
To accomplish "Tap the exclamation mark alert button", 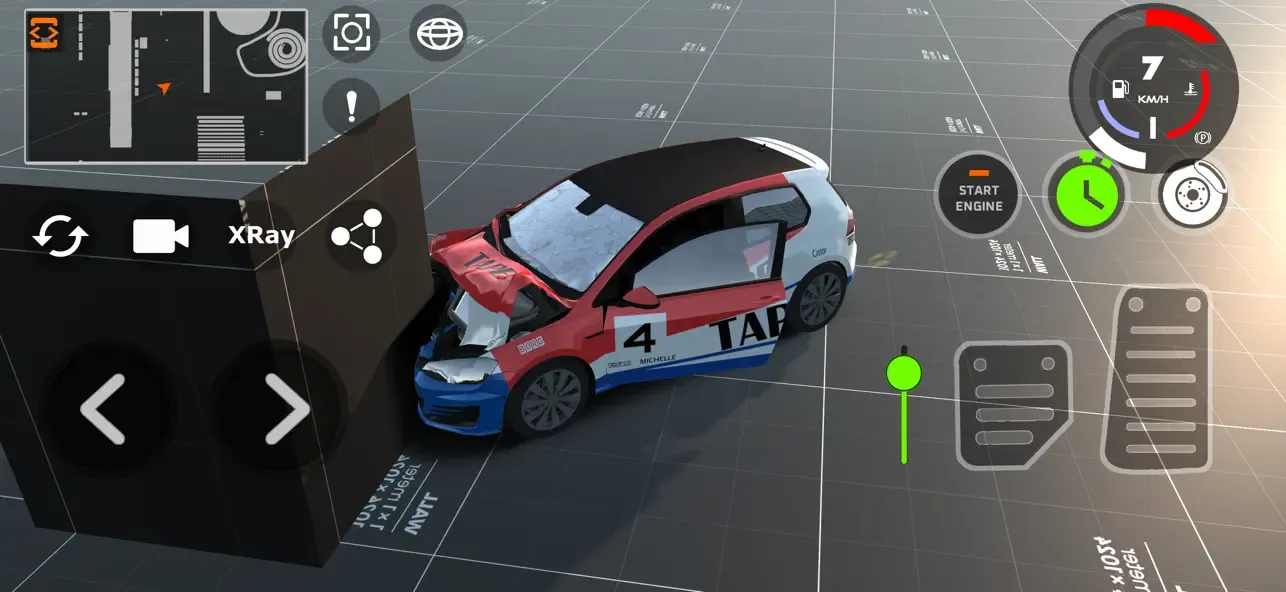I will pos(351,106).
